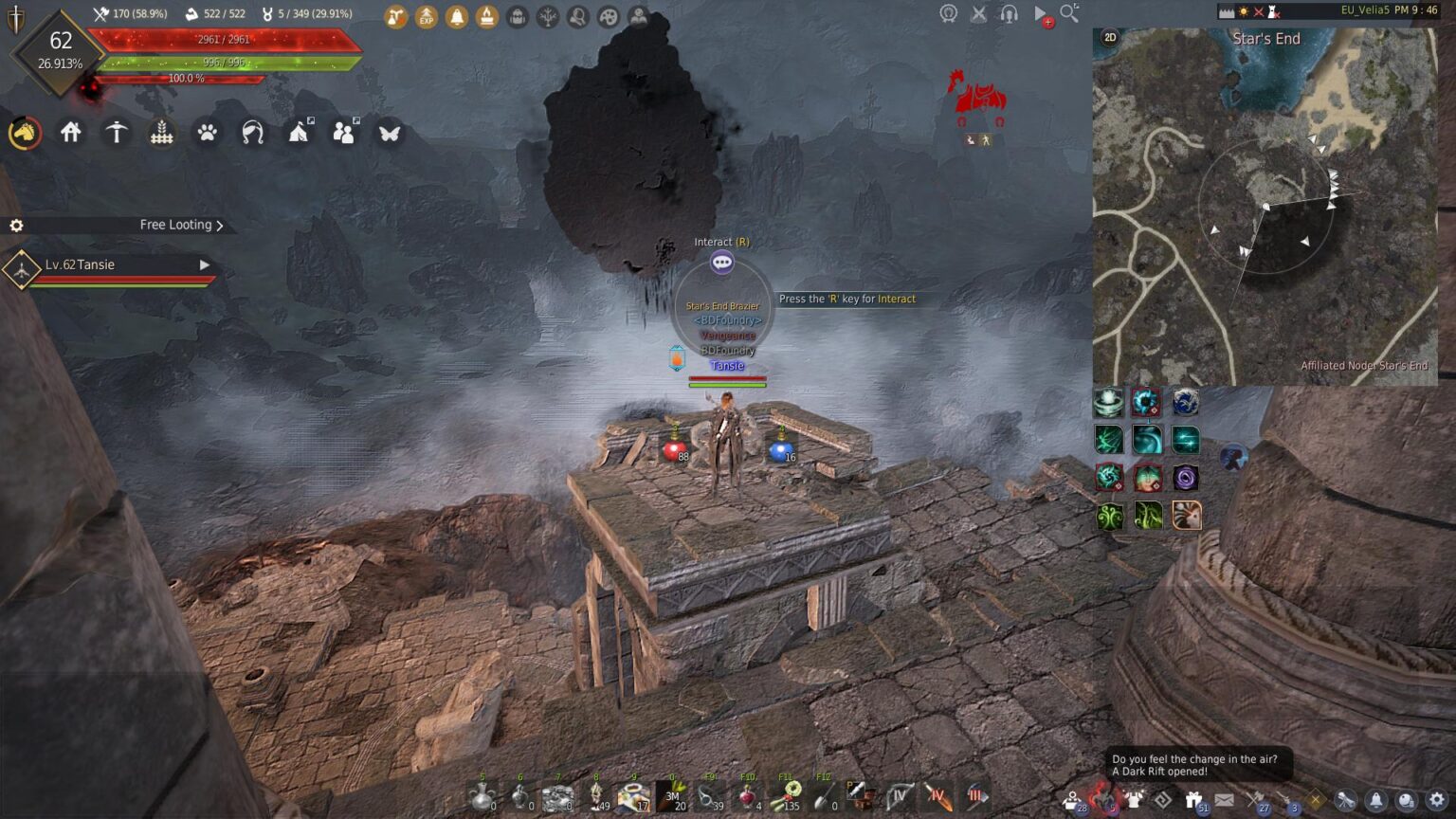Open the loot settings gear icon
This screenshot has height=819, width=1456.
click(x=16, y=226)
